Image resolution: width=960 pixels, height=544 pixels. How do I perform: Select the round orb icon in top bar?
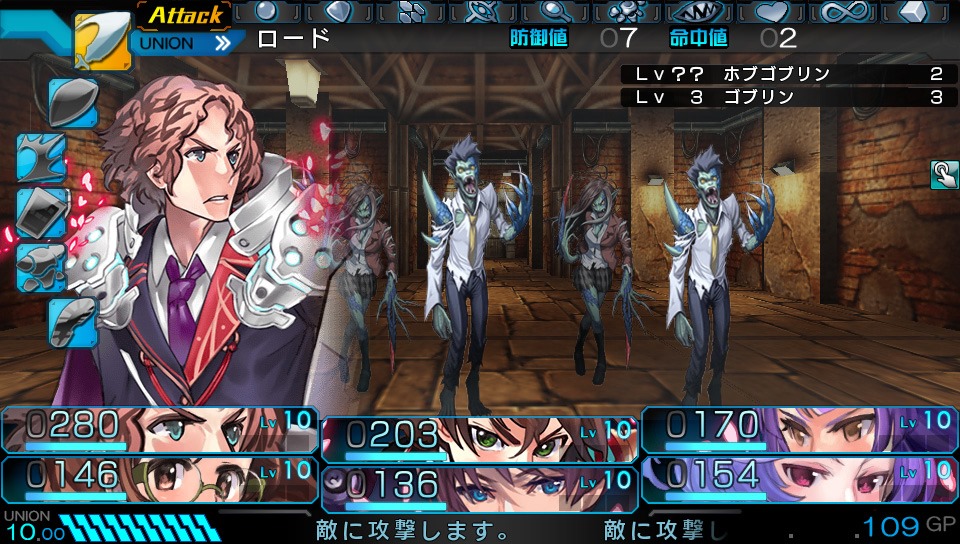coord(267,11)
